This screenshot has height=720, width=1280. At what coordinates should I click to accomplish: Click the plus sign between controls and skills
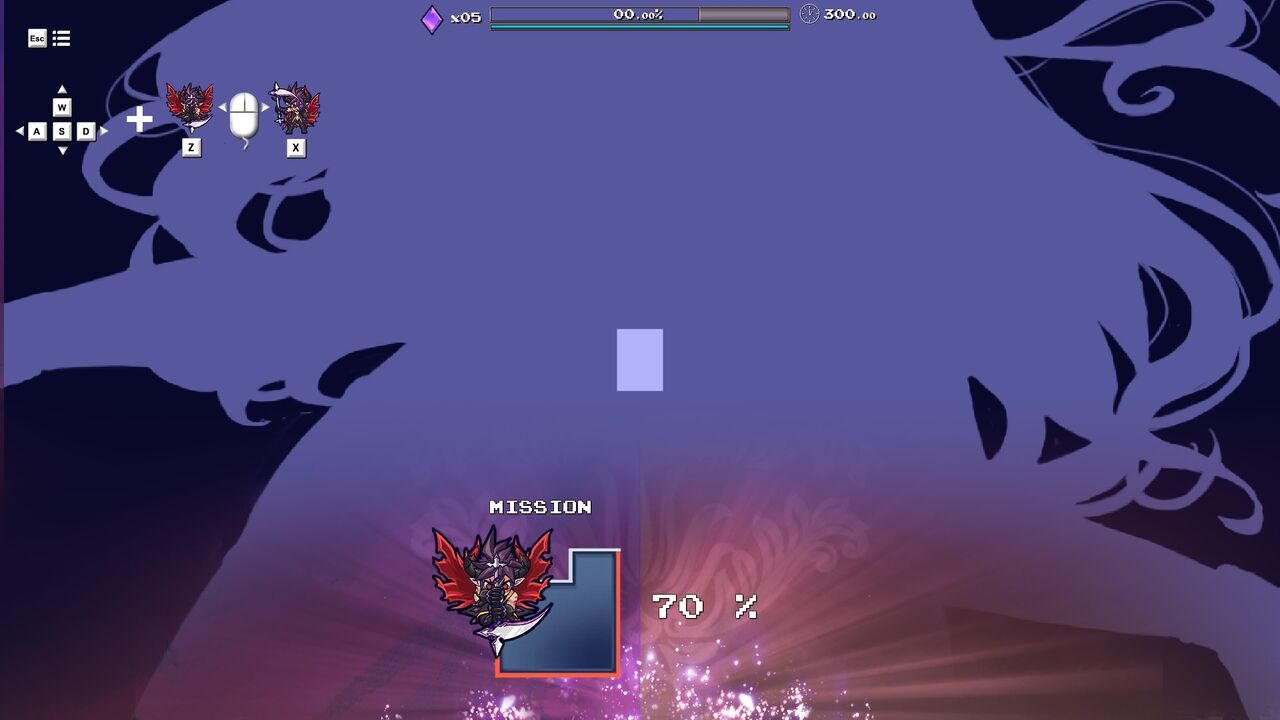[x=140, y=117]
